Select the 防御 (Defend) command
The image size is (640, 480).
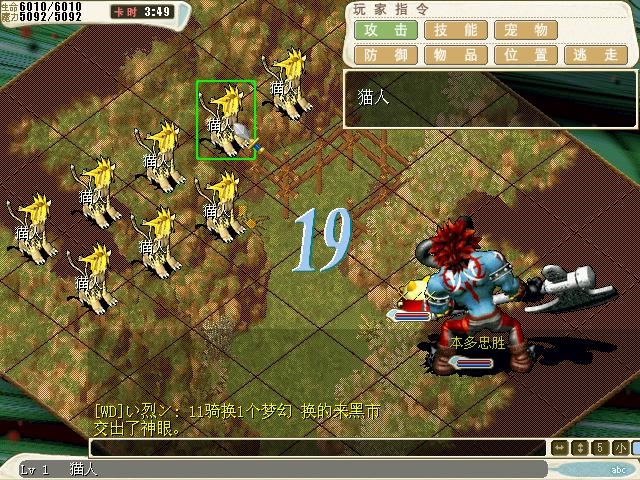tap(386, 55)
